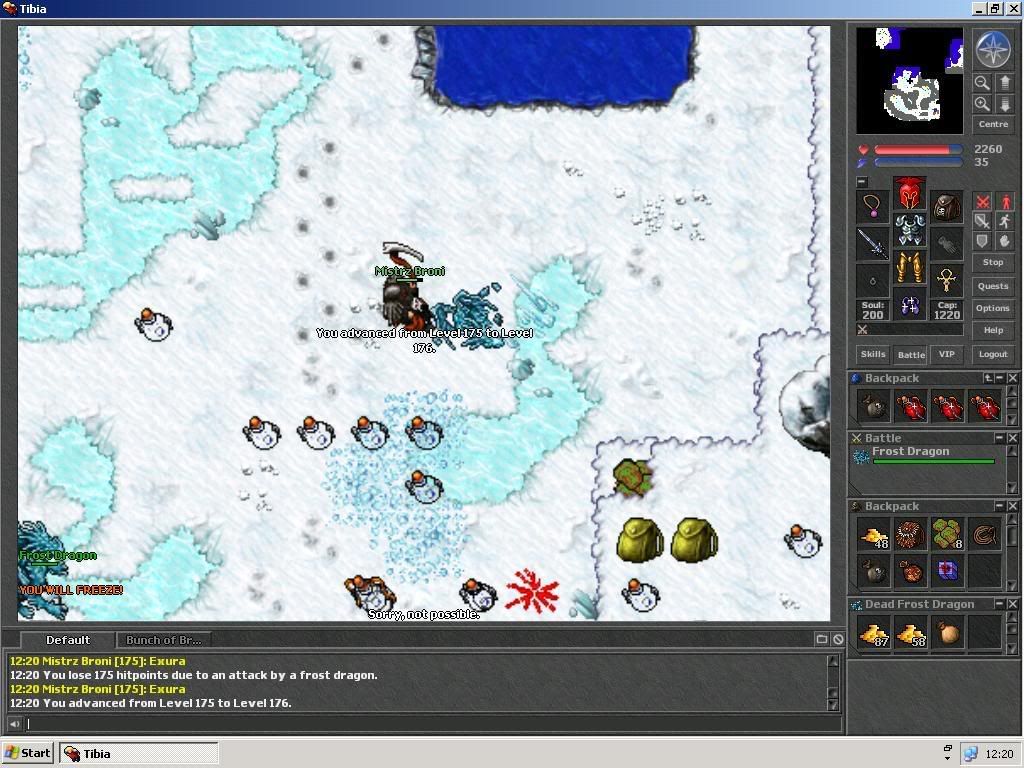
Task: Centre the minimap
Action: [992, 124]
